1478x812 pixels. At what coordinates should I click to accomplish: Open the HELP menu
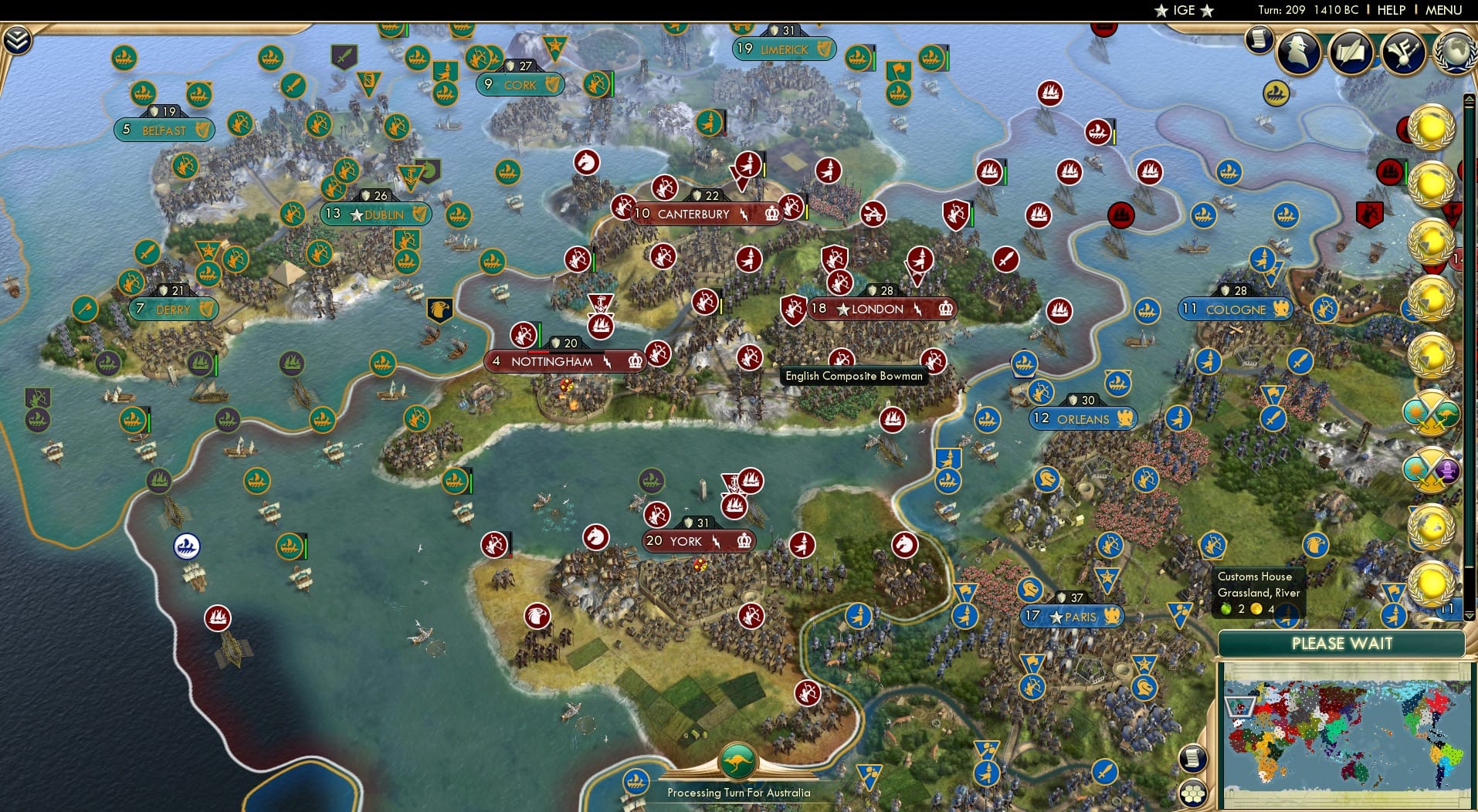tap(1390, 10)
